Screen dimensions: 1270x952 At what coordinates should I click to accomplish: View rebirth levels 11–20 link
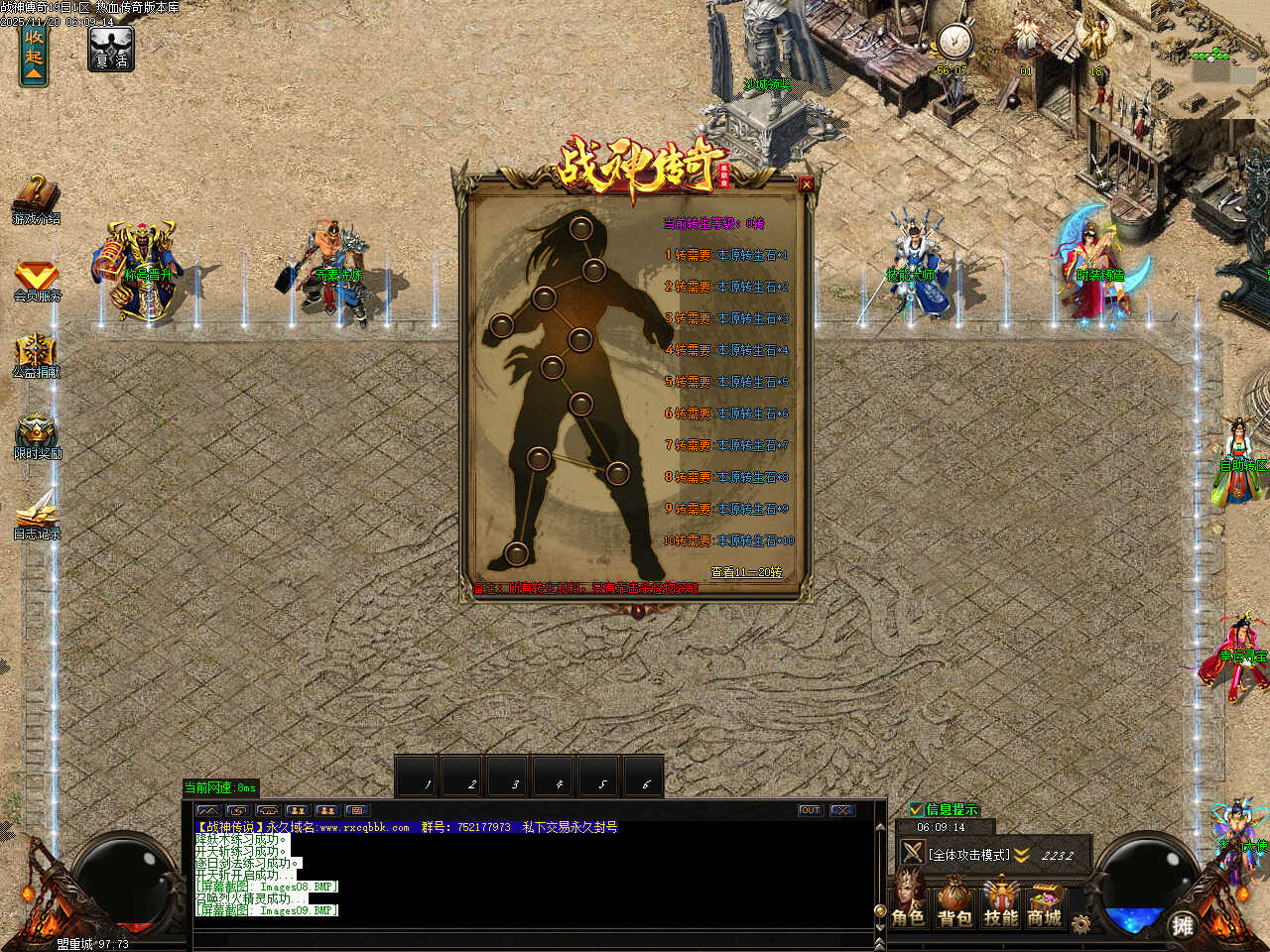click(746, 572)
